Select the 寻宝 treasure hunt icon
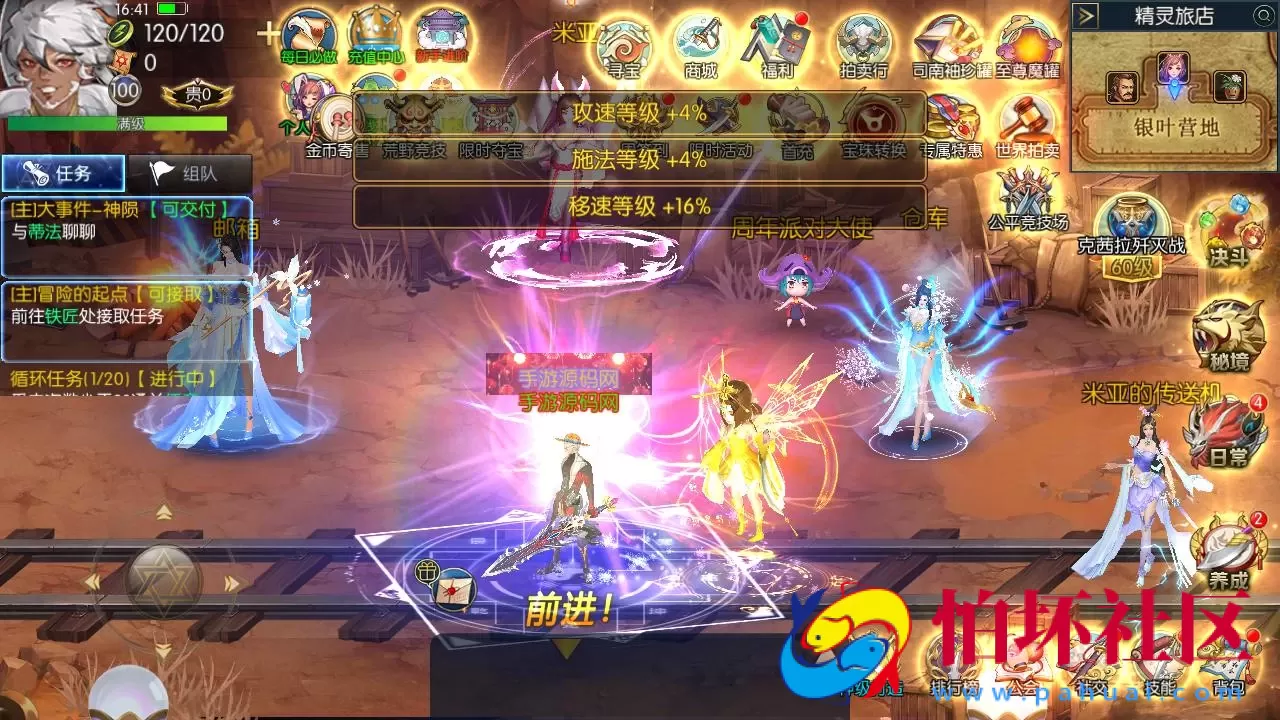 coord(622,44)
